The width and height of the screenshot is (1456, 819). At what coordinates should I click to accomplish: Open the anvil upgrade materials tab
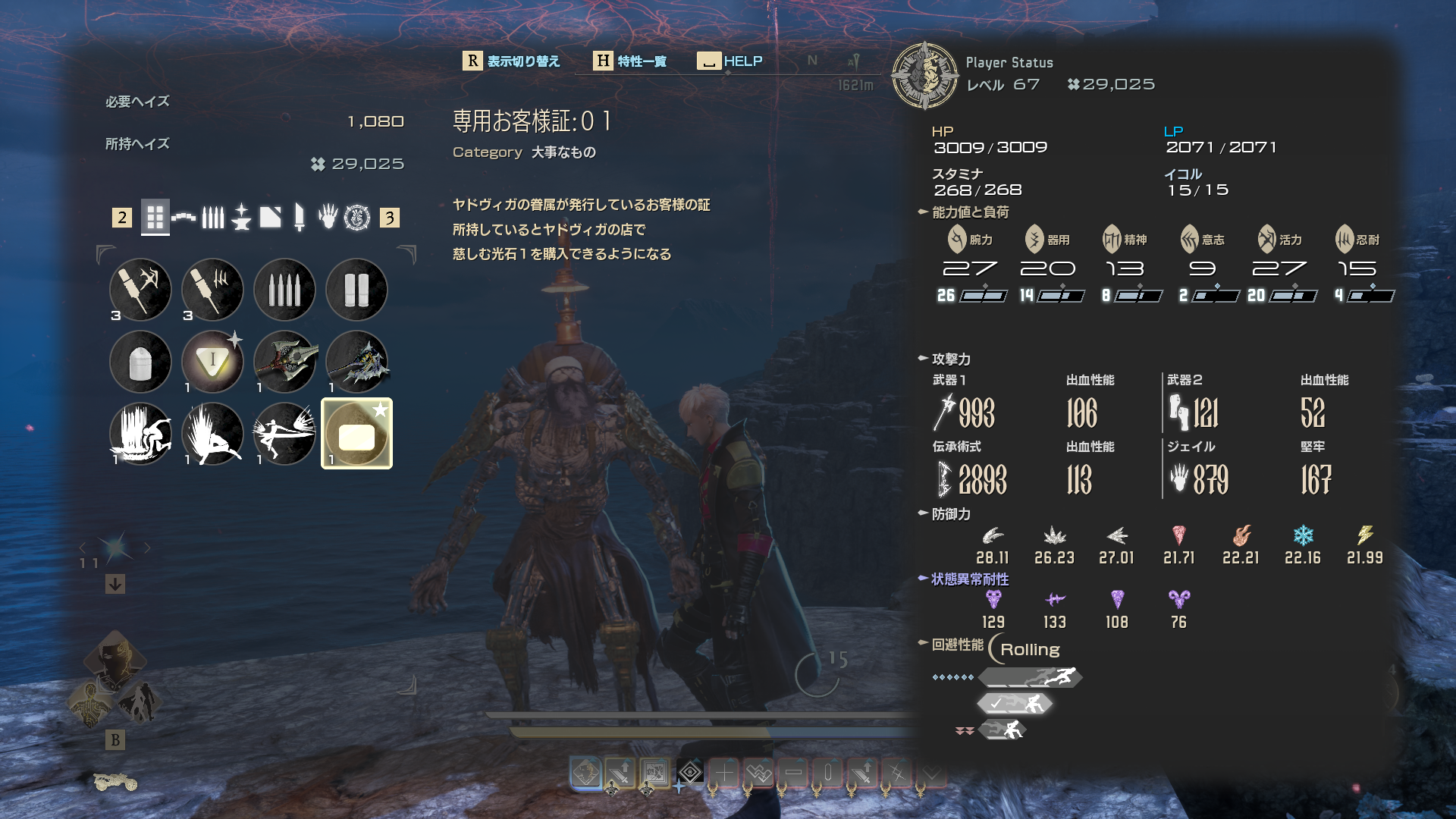click(x=241, y=218)
